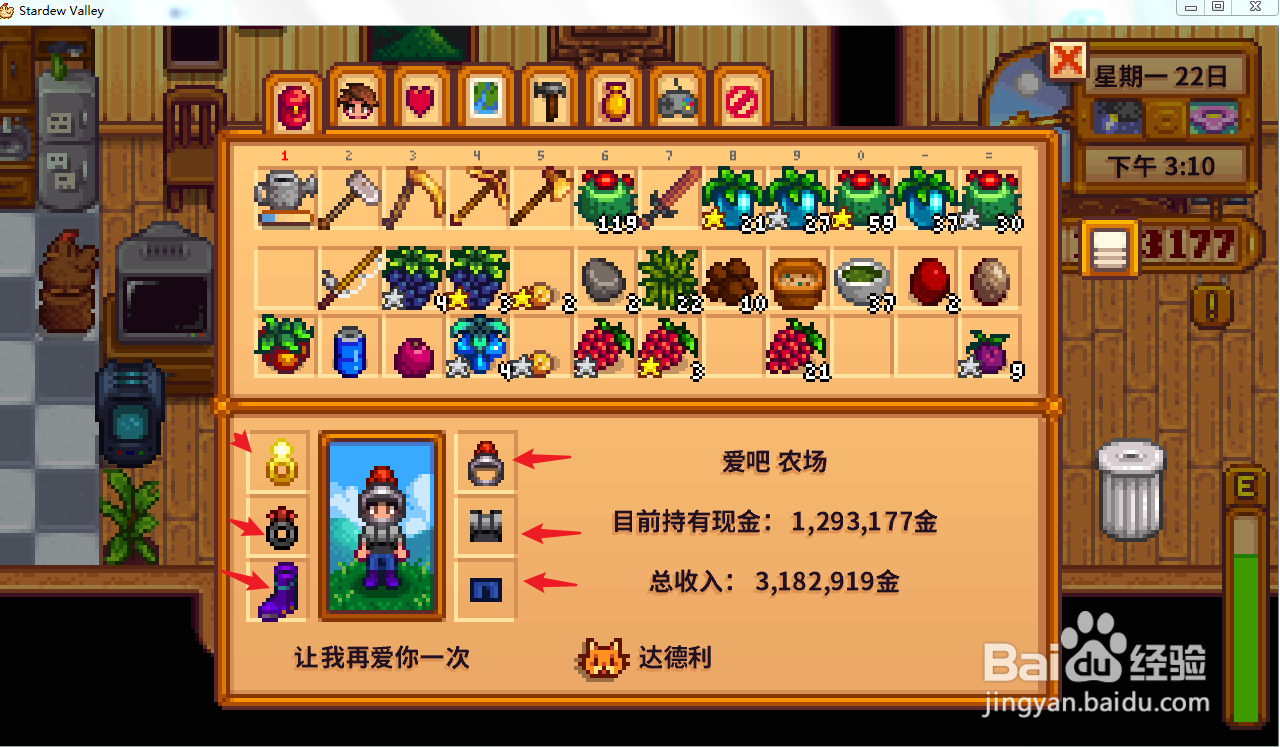Open the map with the globe icon
1280x747 pixels.
(x=485, y=100)
